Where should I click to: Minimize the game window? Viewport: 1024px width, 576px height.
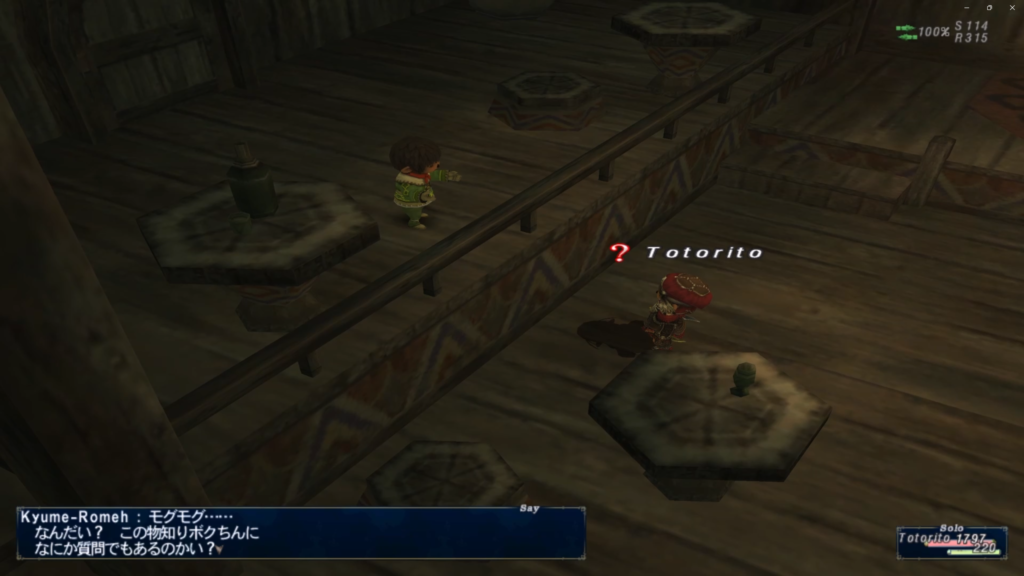pyautogui.click(x=966, y=7)
